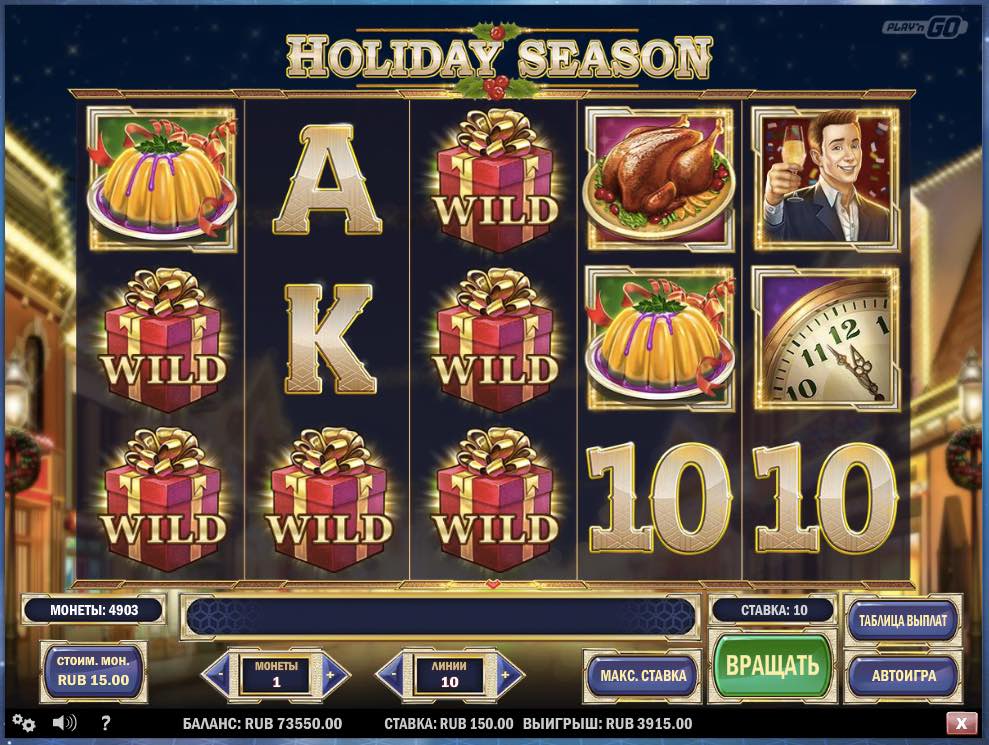Raise the number of ЛИНИИ paylines

click(x=509, y=674)
